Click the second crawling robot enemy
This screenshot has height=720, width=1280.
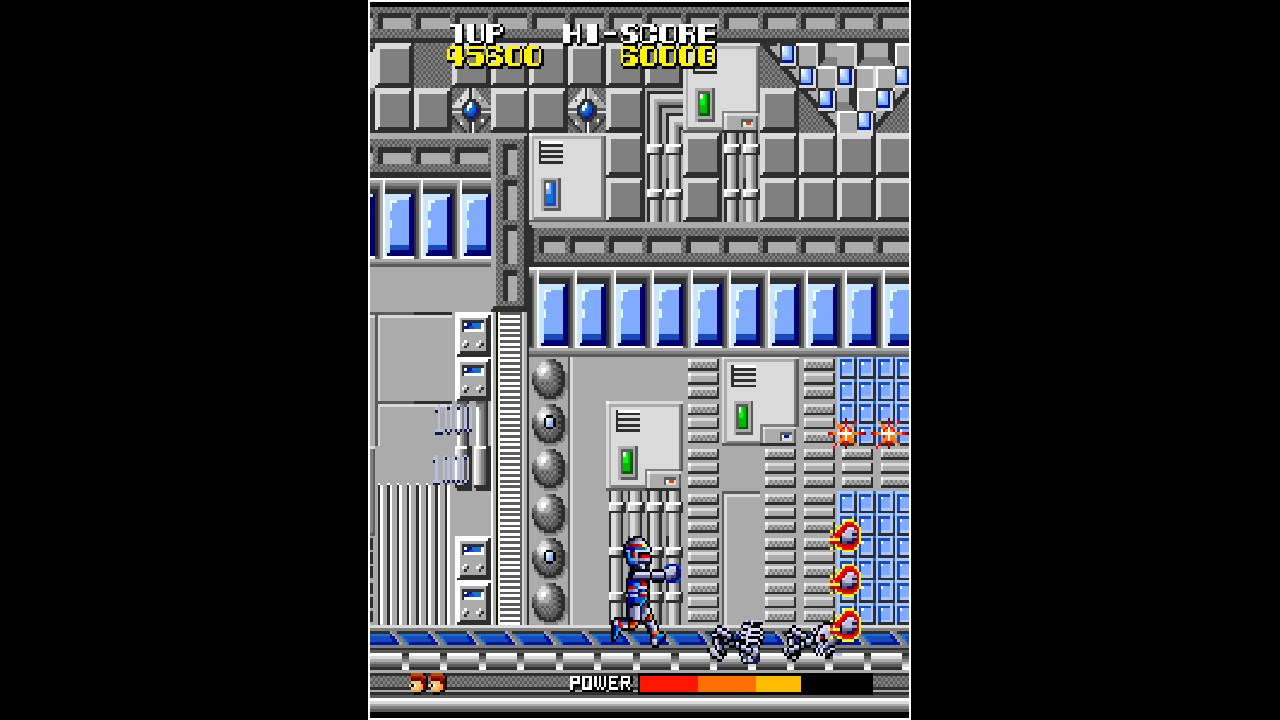[x=808, y=640]
